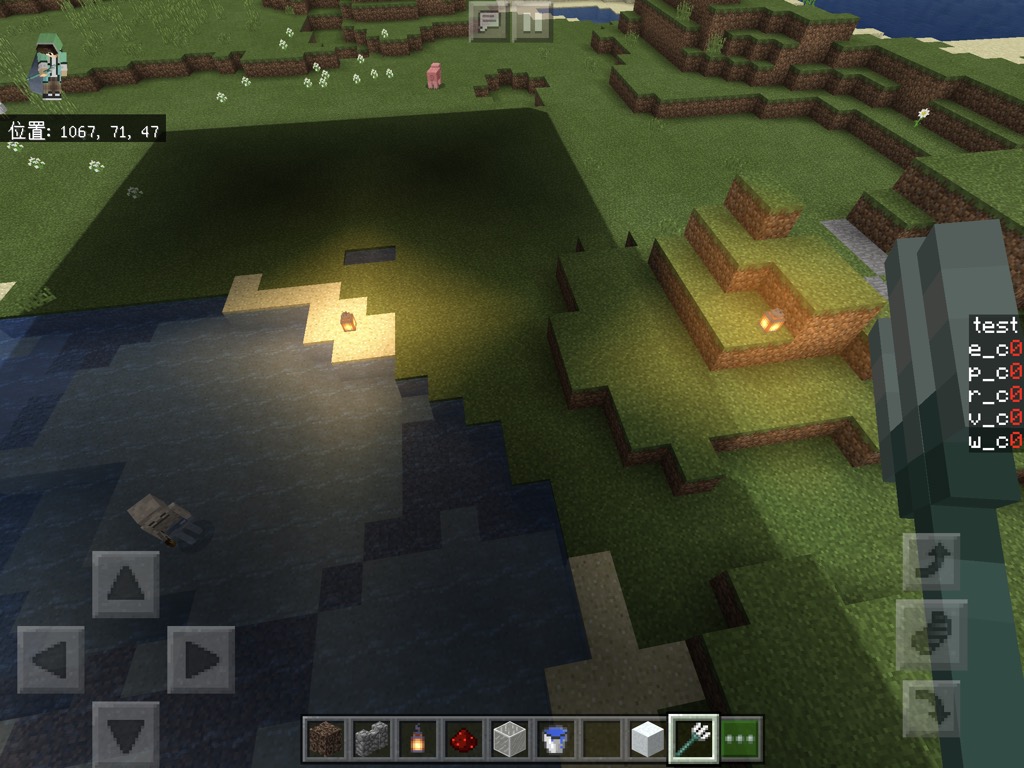1024x768 pixels.
Task: Tap the move backward arrow button
Action: point(125,734)
